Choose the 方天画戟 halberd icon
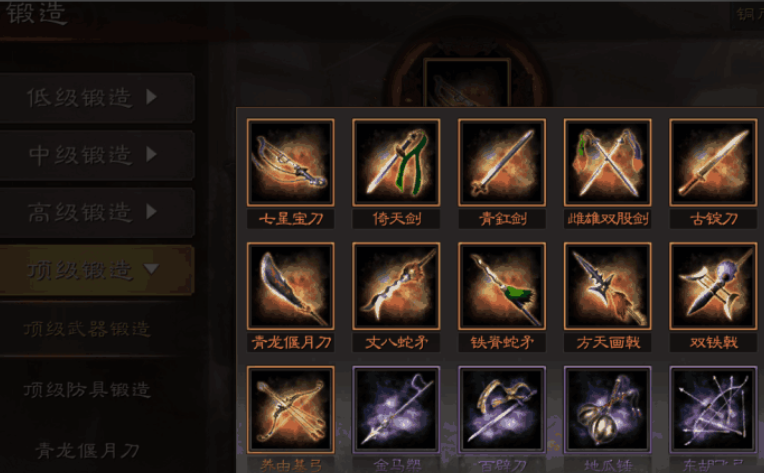This screenshot has width=764, height=473. tap(607, 286)
